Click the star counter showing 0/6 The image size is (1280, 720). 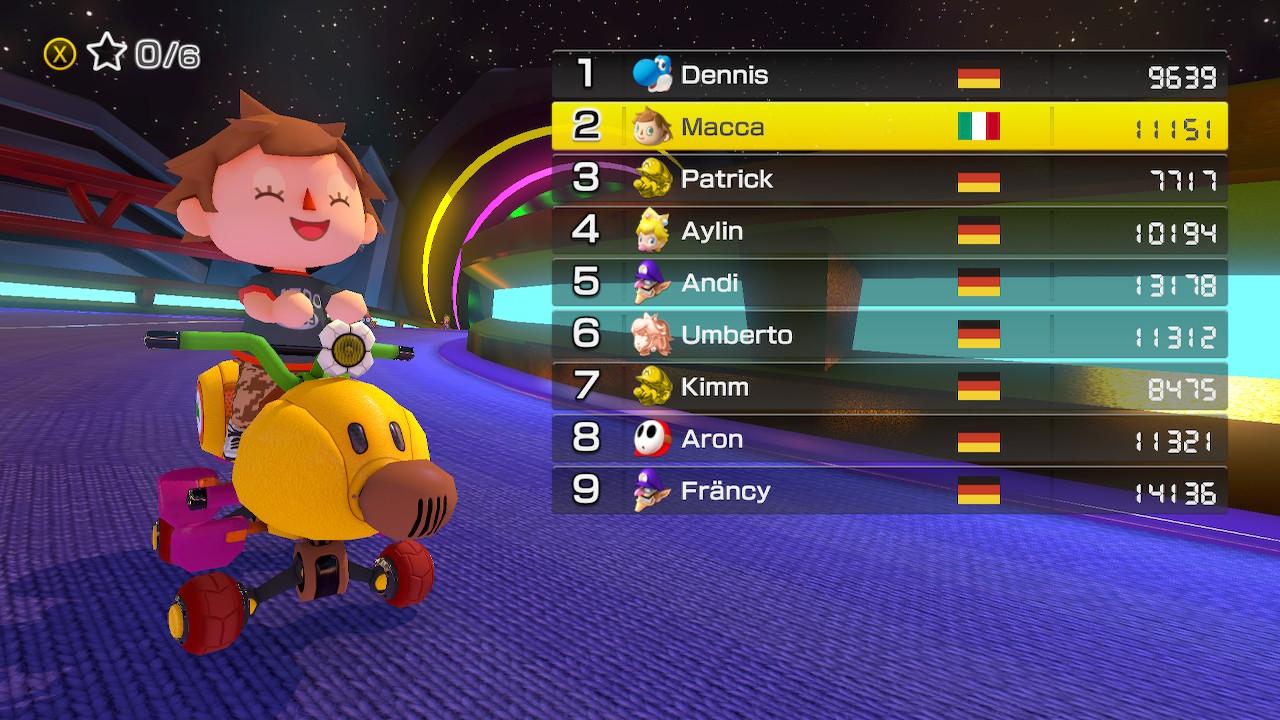tap(142, 54)
